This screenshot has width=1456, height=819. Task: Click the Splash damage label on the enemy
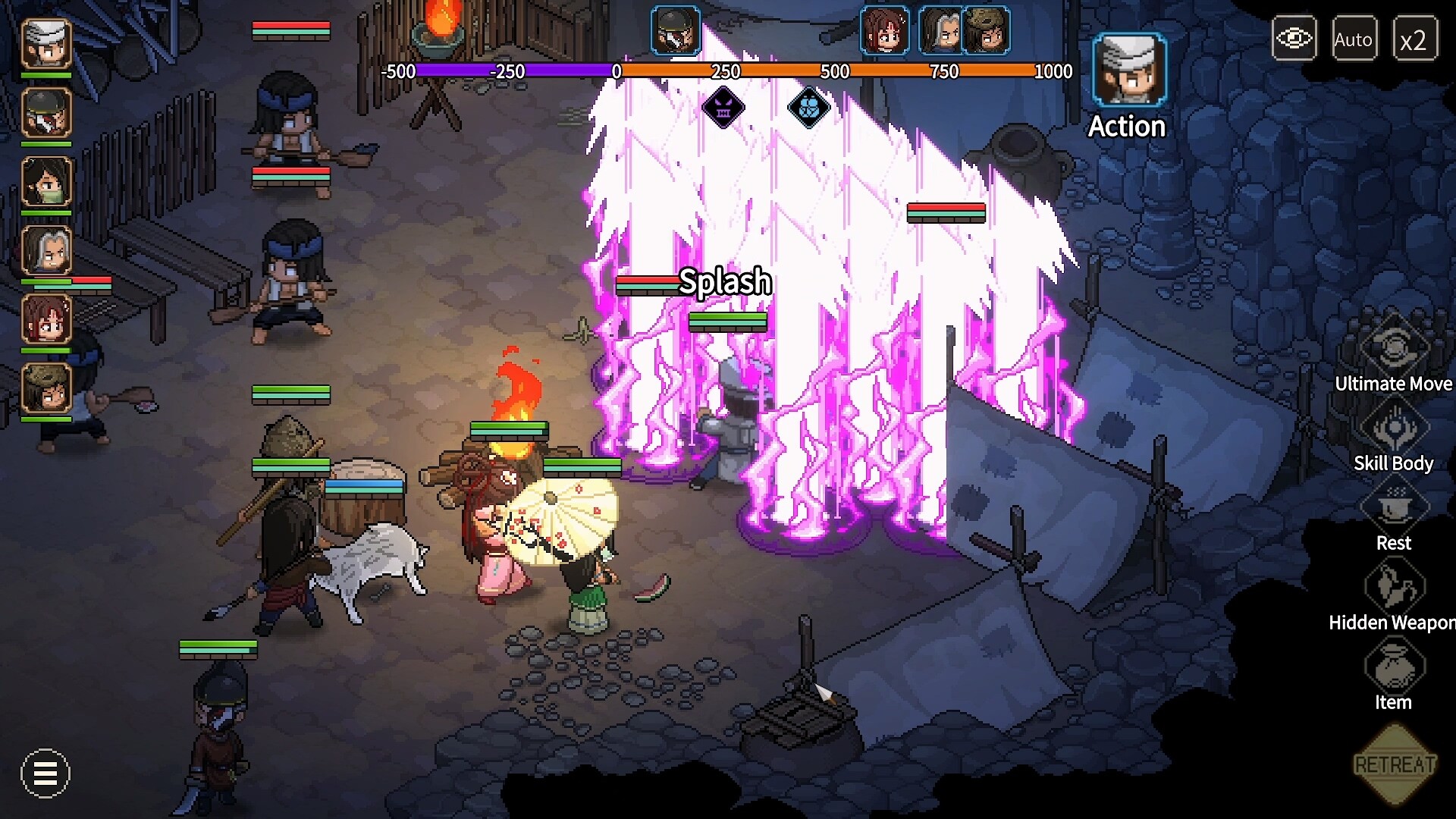724,282
